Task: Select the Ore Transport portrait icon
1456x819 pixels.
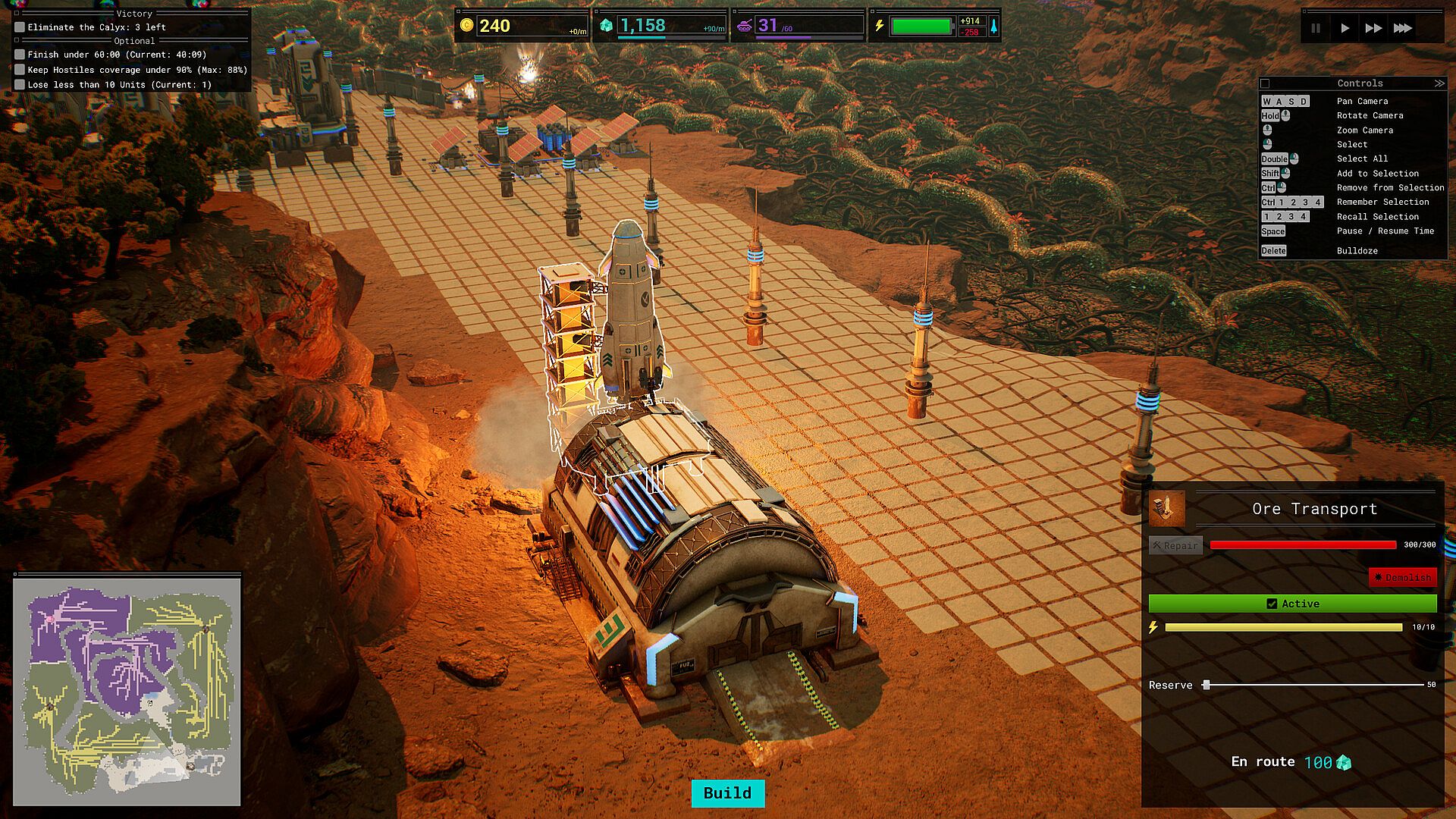Action: pos(1166,509)
